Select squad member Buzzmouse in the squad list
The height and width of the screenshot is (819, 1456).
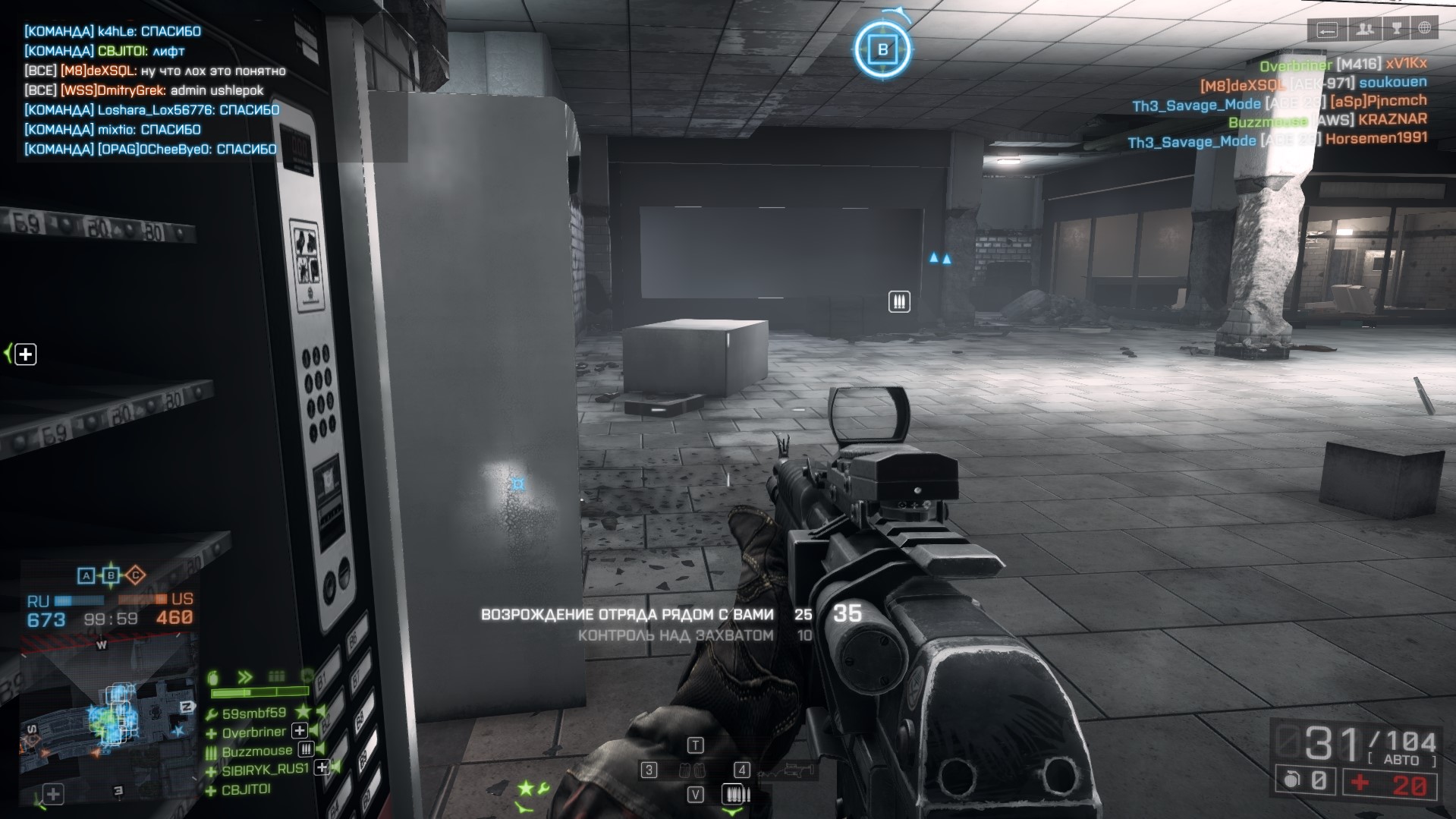point(256,751)
